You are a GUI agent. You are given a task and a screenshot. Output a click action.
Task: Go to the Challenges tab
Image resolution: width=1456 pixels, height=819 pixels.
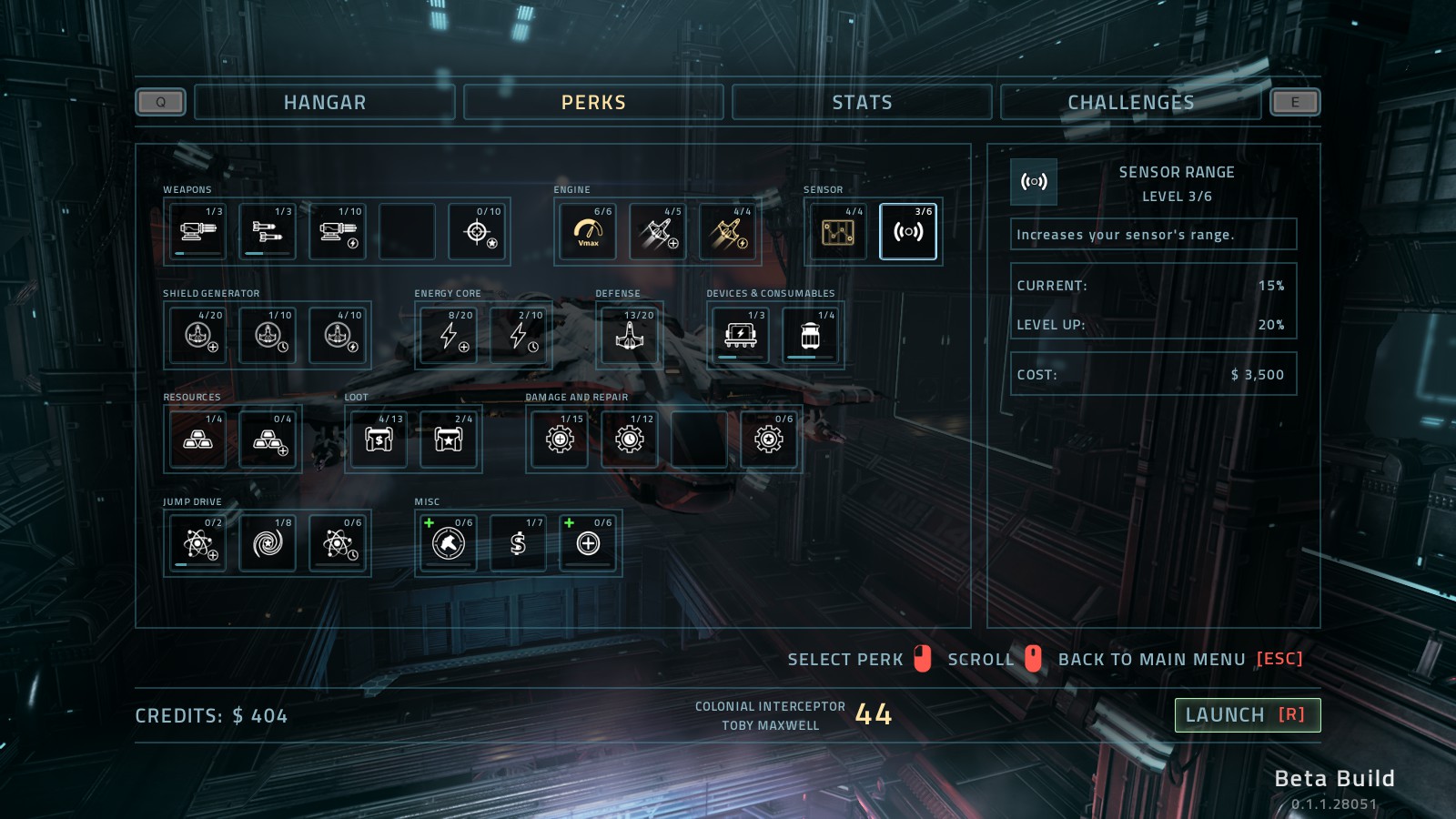[1130, 102]
